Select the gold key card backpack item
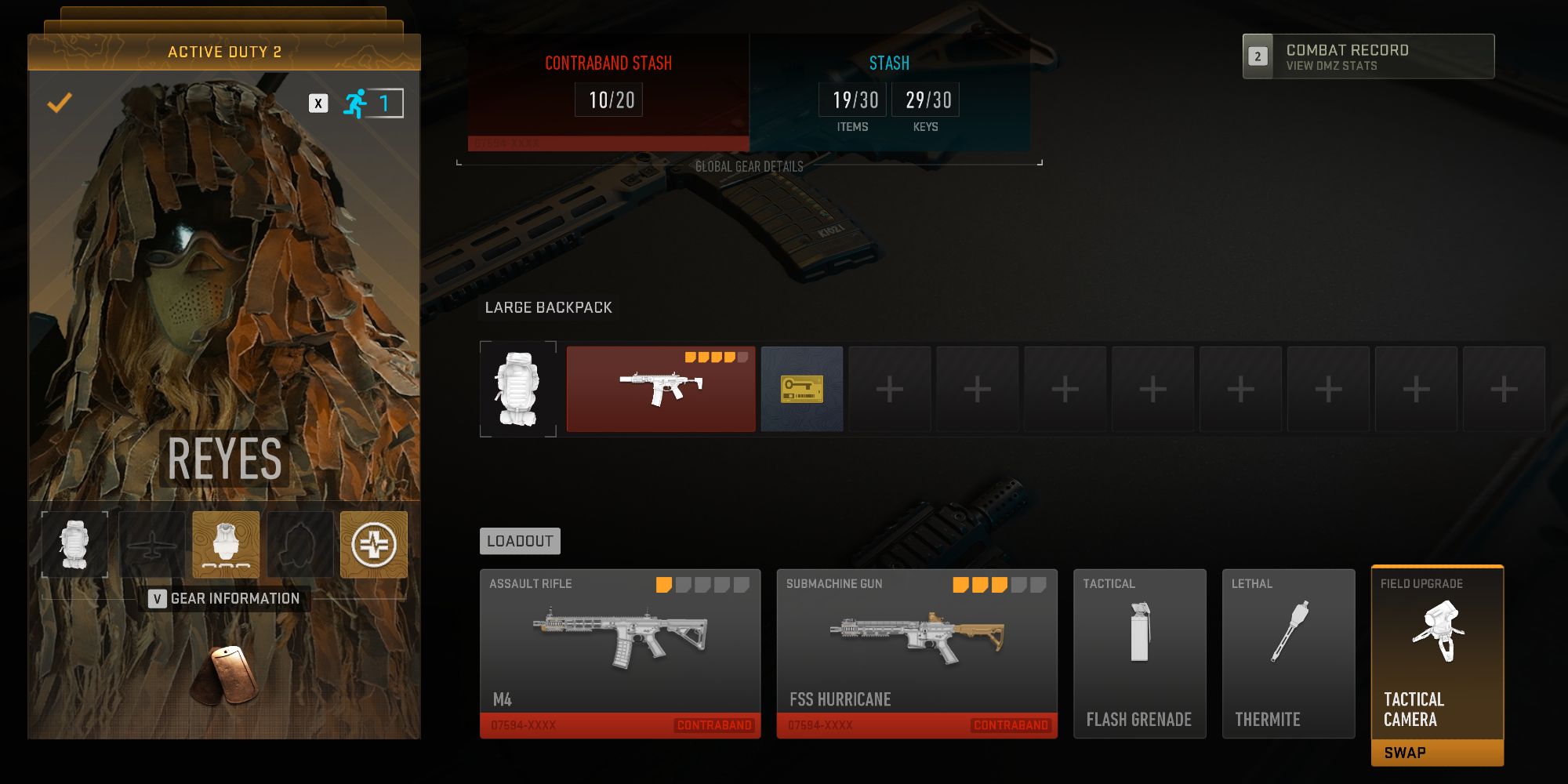Viewport: 1568px width, 784px height. pos(802,389)
